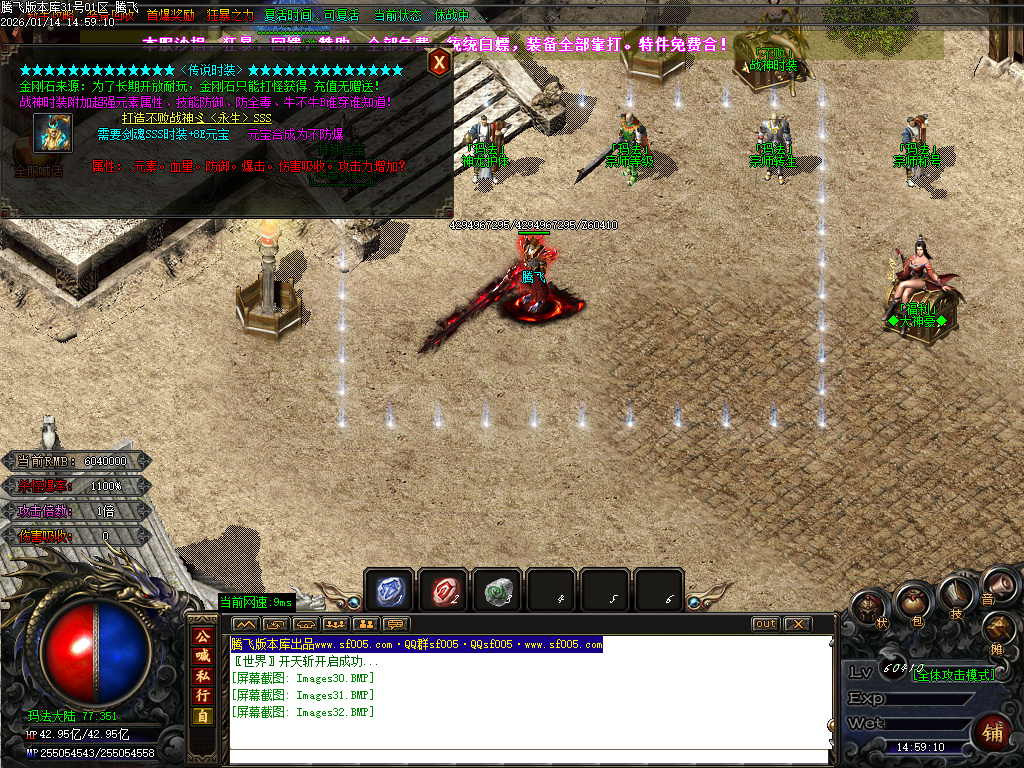Close the legendary costume info panel
This screenshot has height=768, width=1024.
pyautogui.click(x=439, y=62)
